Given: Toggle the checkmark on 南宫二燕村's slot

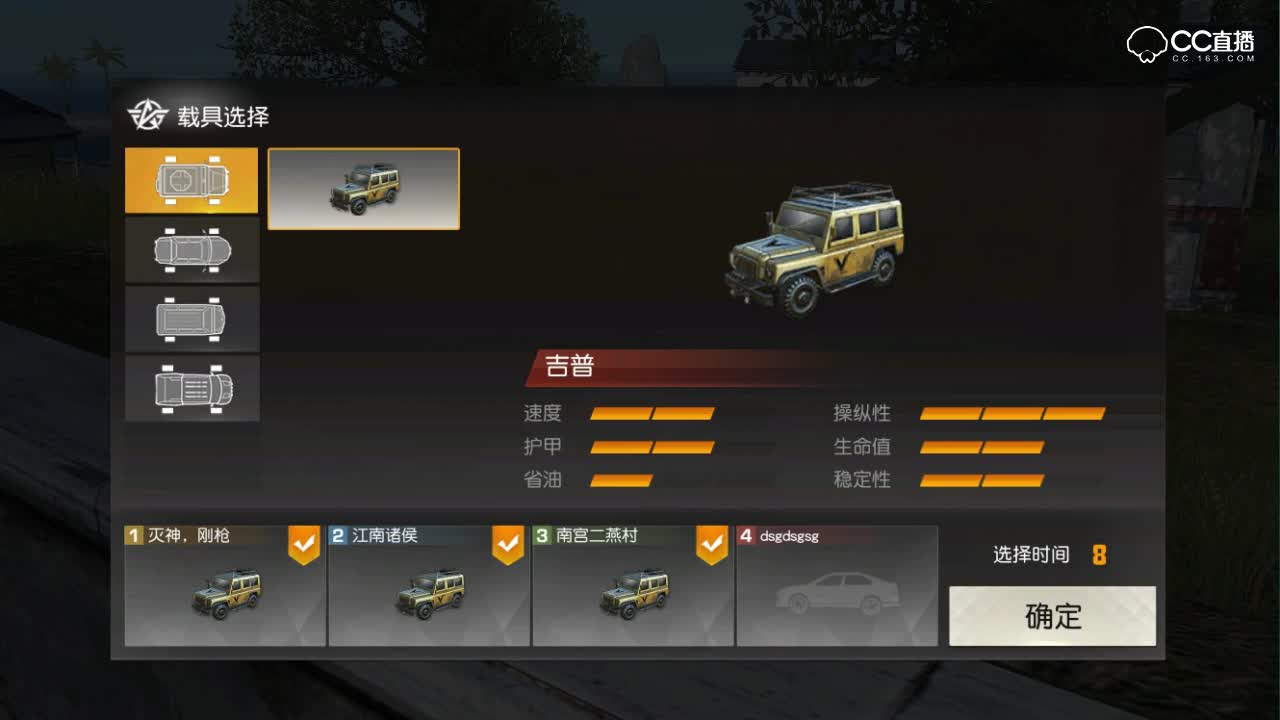Looking at the screenshot, I should [x=711, y=541].
